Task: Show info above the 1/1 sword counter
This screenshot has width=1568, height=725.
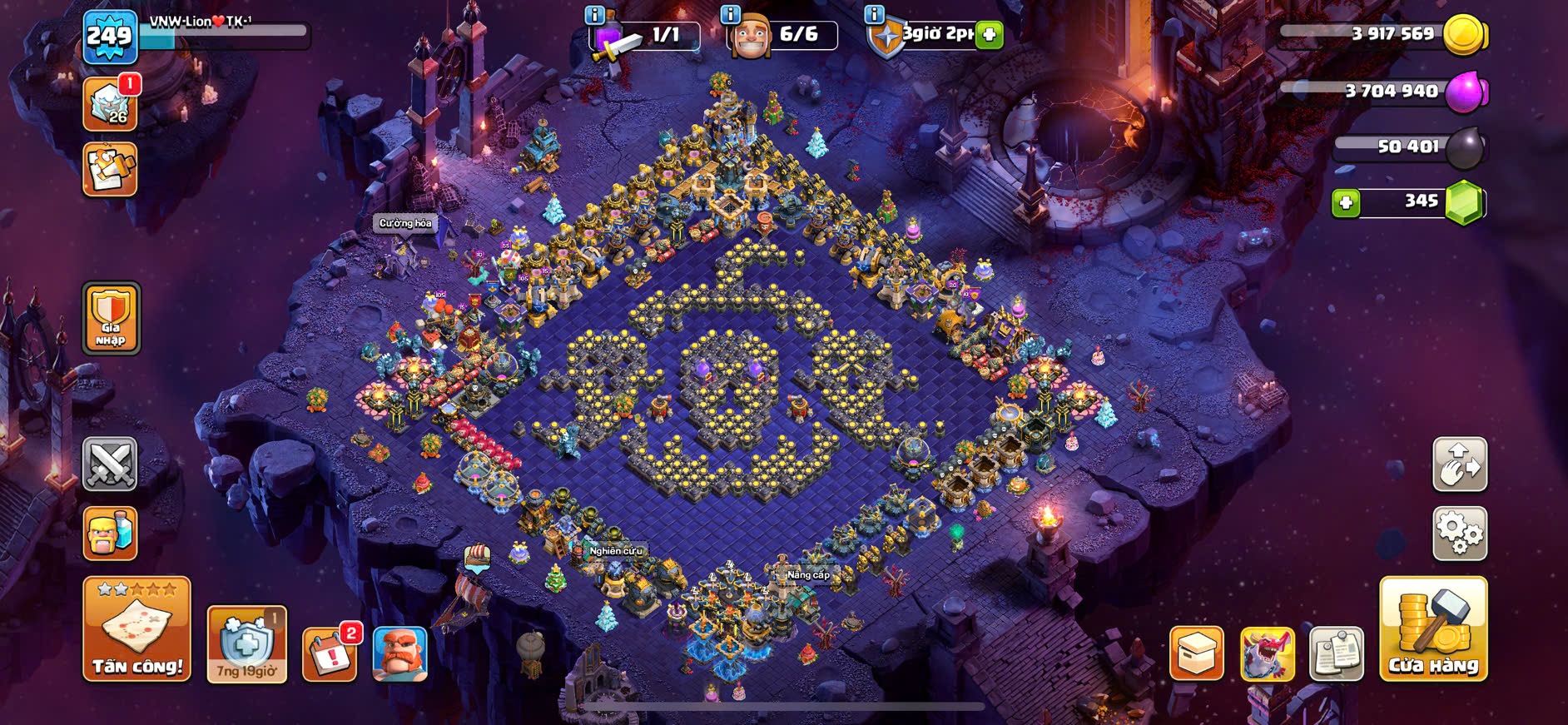Action: (594, 14)
